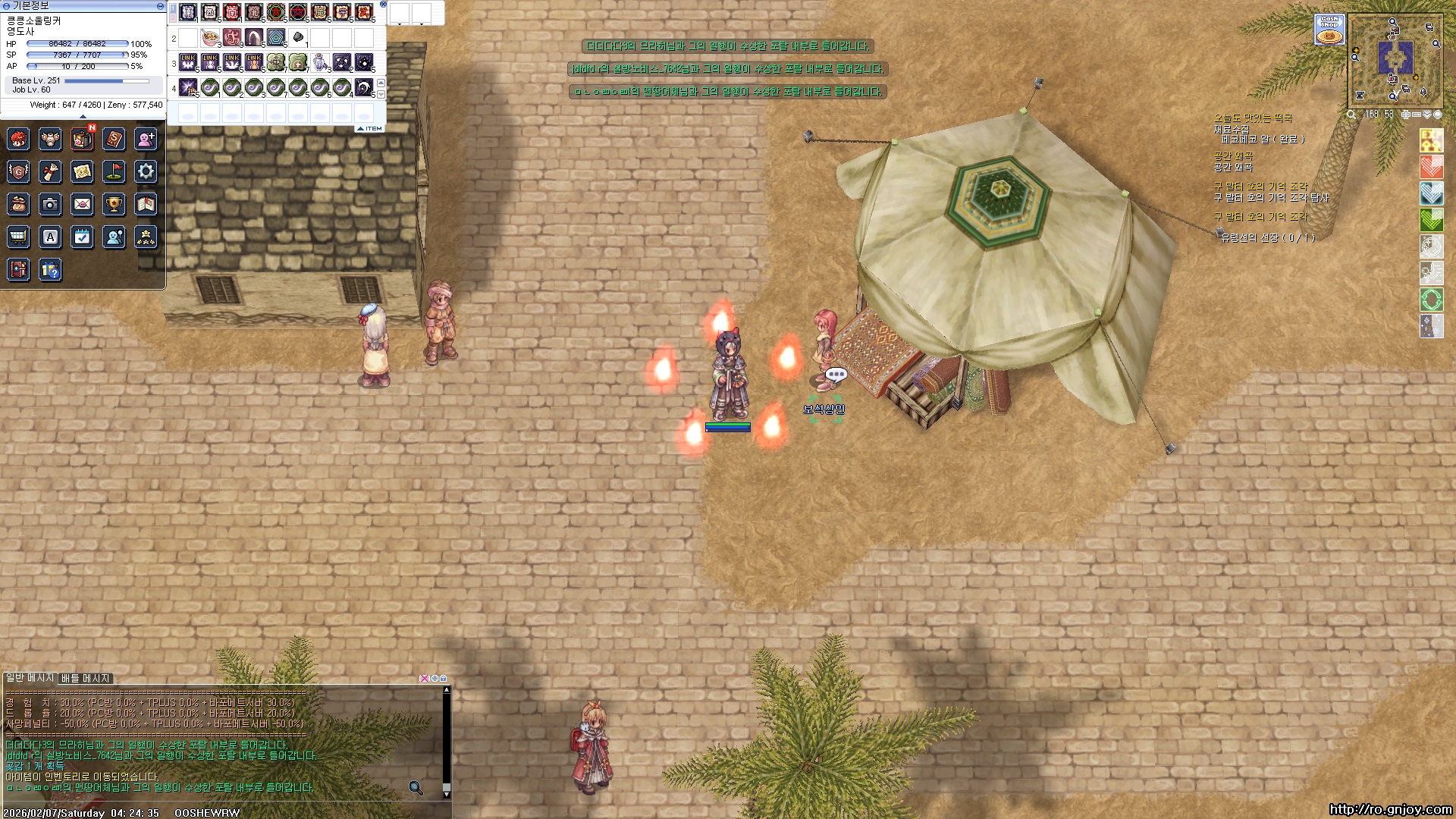Screen dimensions: 1456x819
Task: Open the shopping cart menu icon
Action: pos(18,237)
